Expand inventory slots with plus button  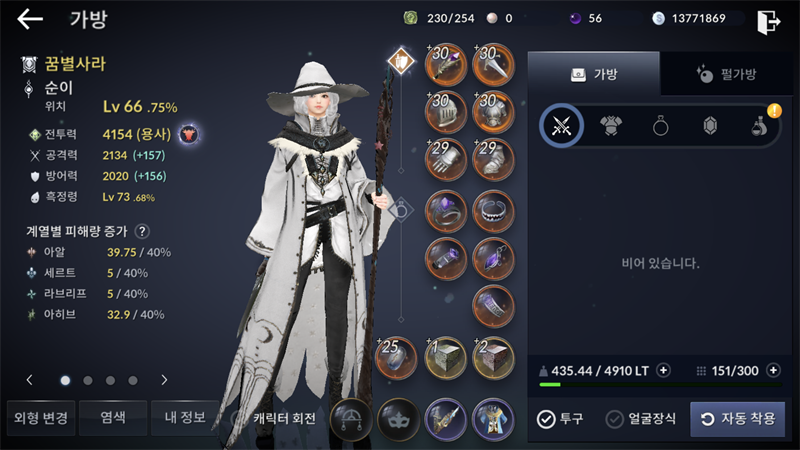(x=773, y=370)
